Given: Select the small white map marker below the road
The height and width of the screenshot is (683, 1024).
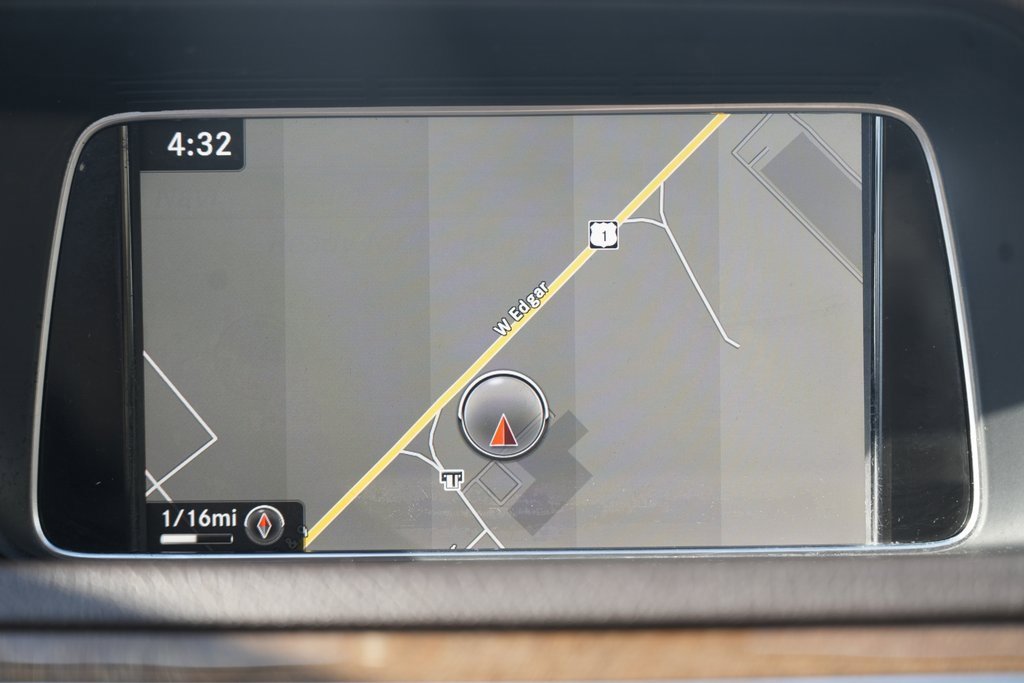Looking at the screenshot, I should (451, 479).
